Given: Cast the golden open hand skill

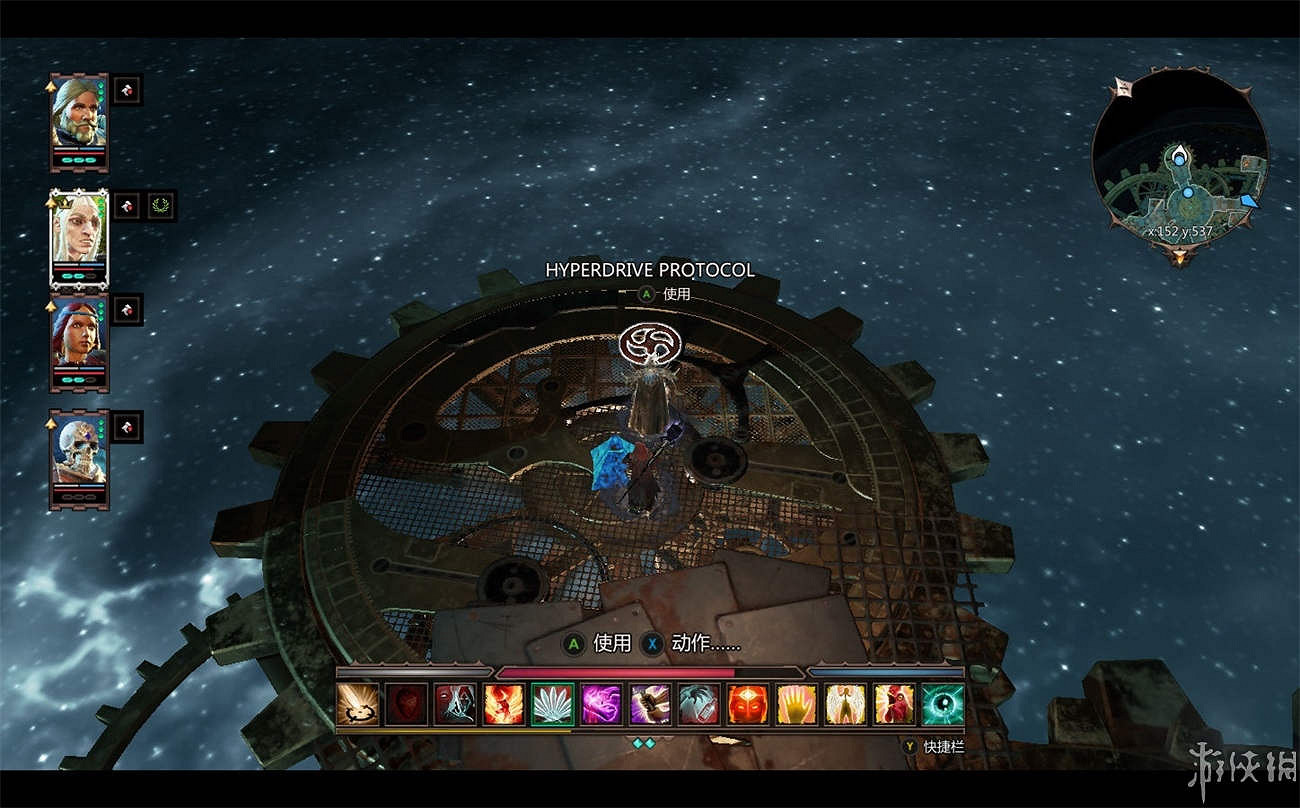Looking at the screenshot, I should click(x=797, y=704).
